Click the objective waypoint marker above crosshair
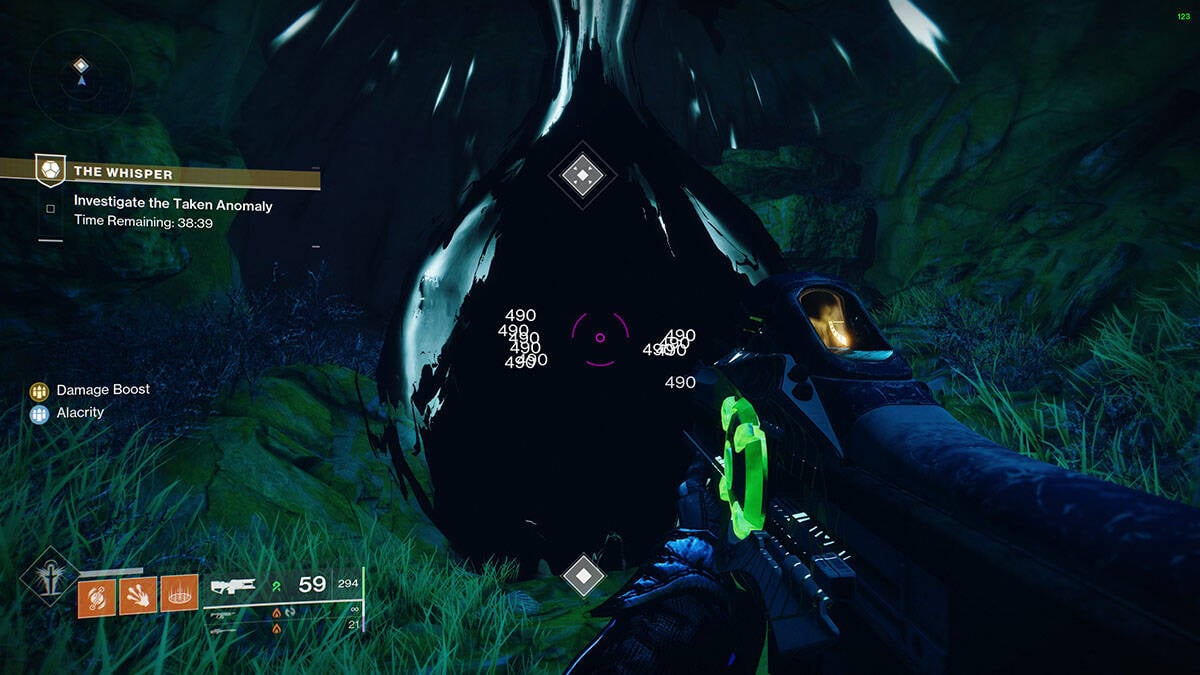 pos(582,176)
